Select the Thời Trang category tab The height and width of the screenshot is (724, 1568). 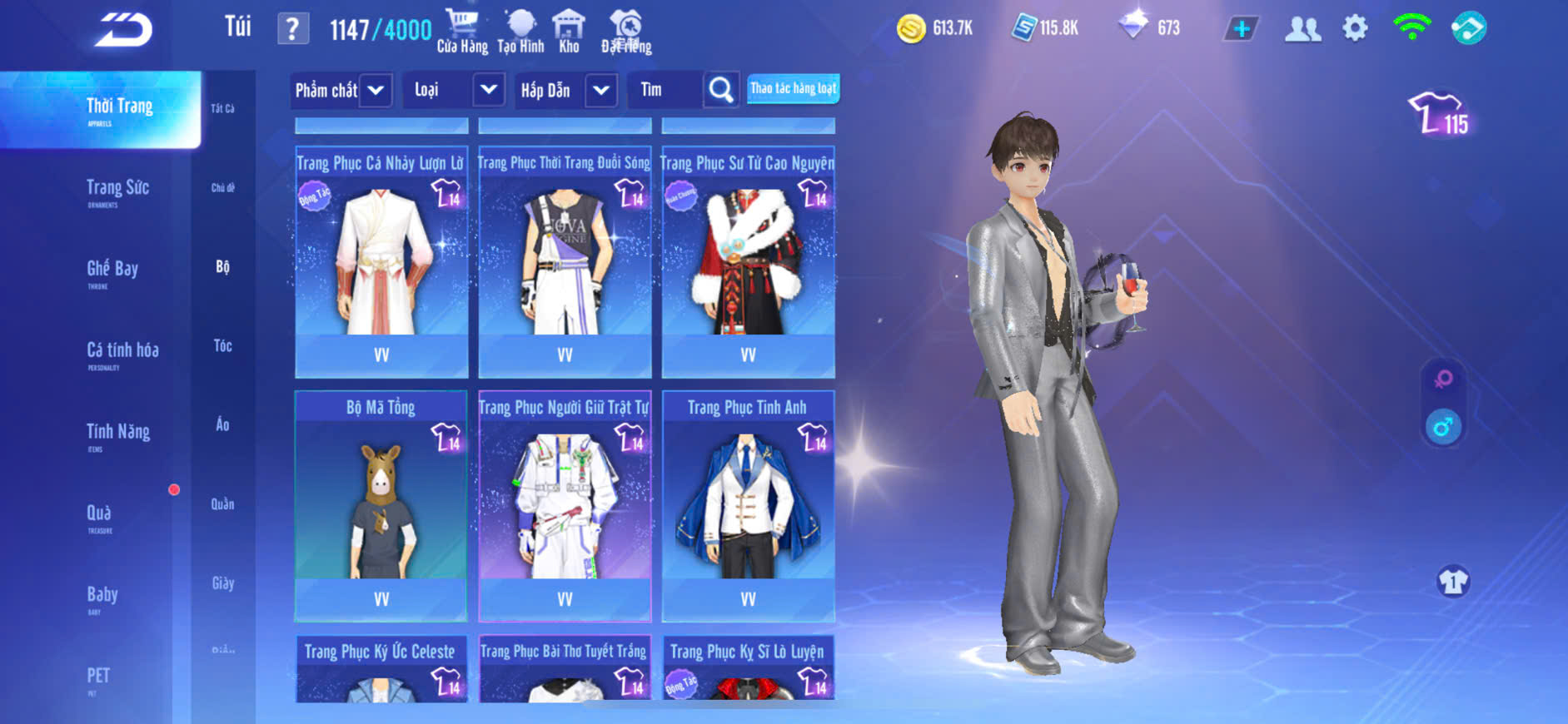click(119, 110)
